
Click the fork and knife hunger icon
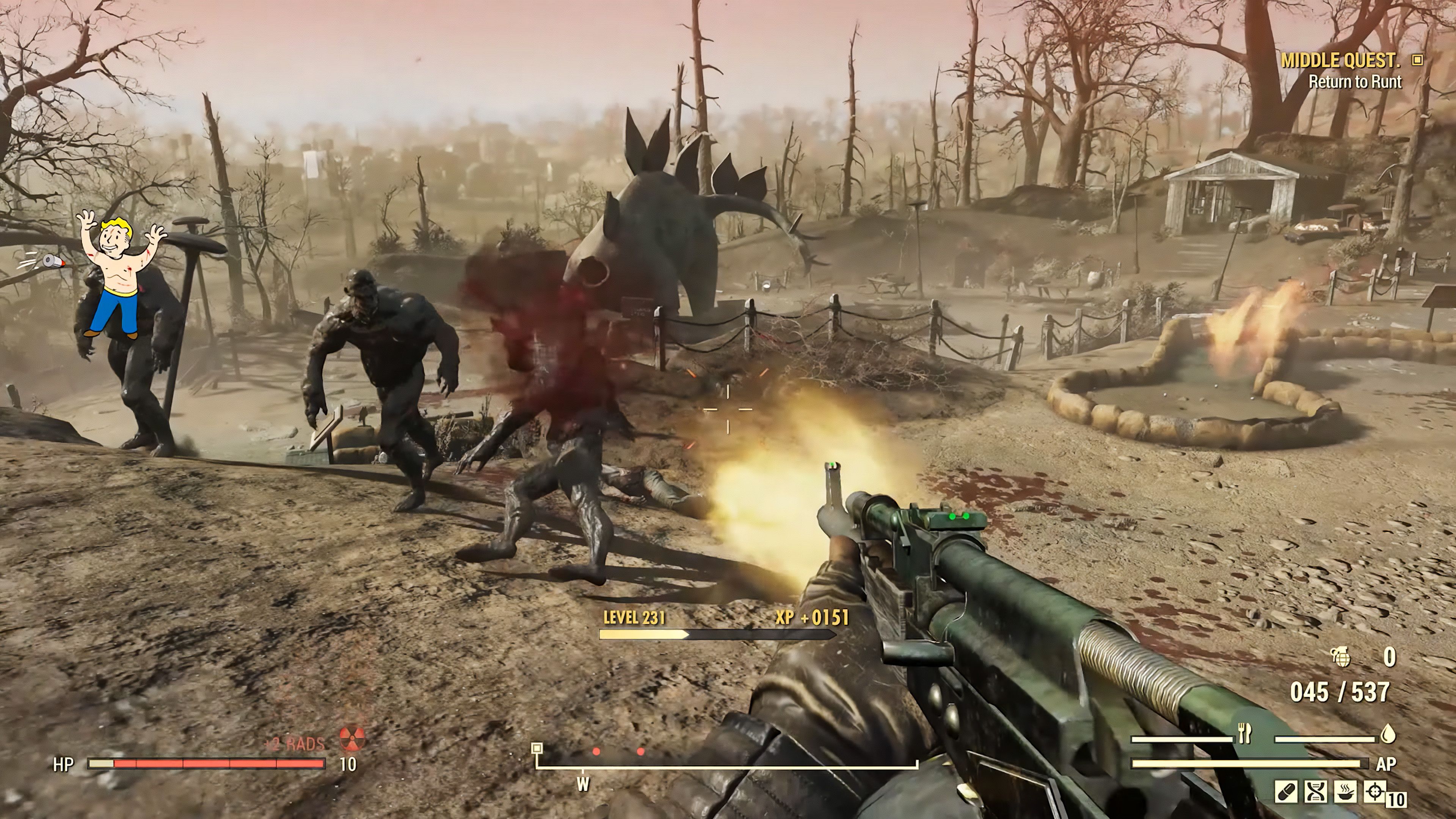[1244, 734]
